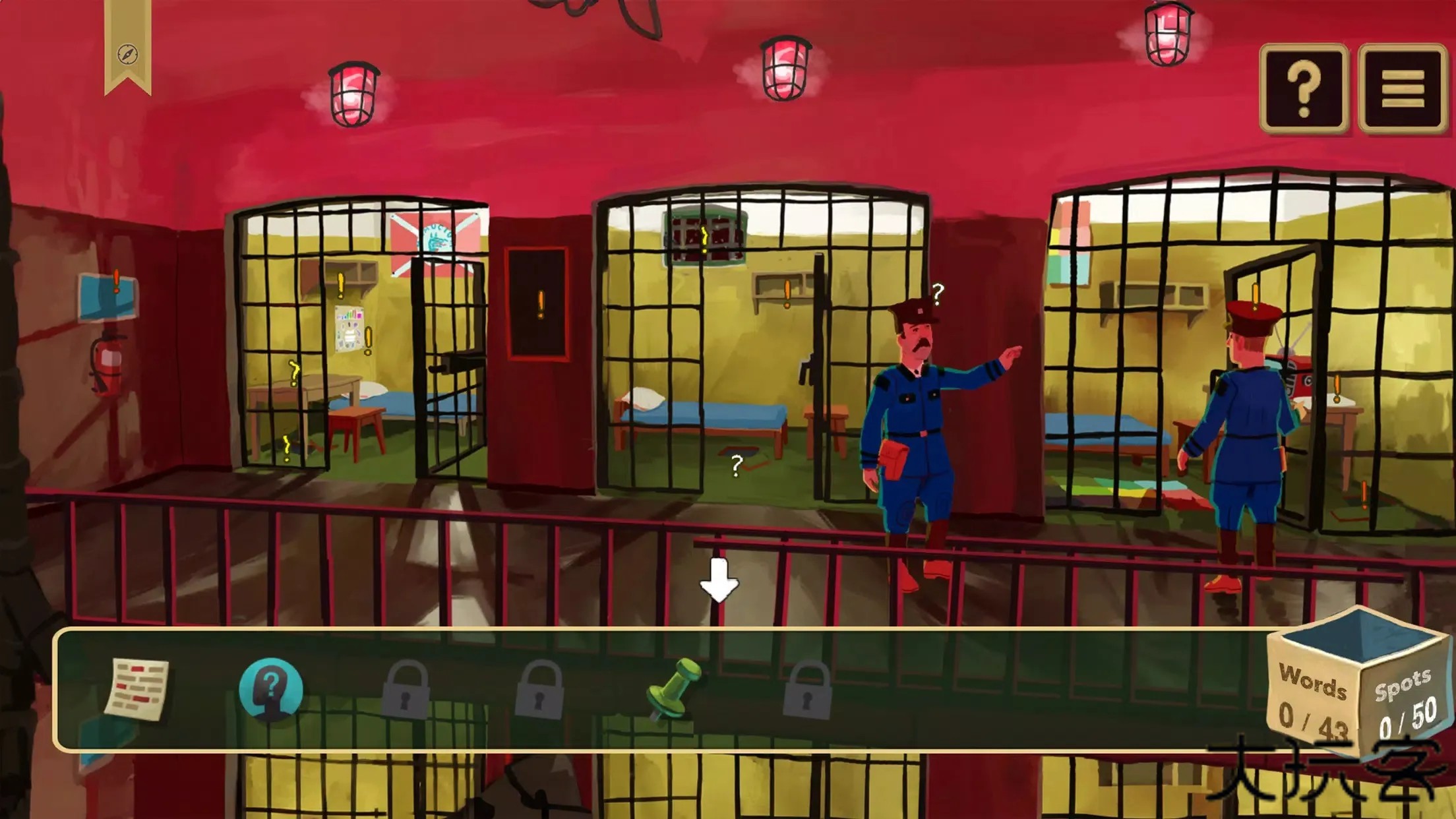
Task: Open the question mark help button
Action: [1303, 88]
